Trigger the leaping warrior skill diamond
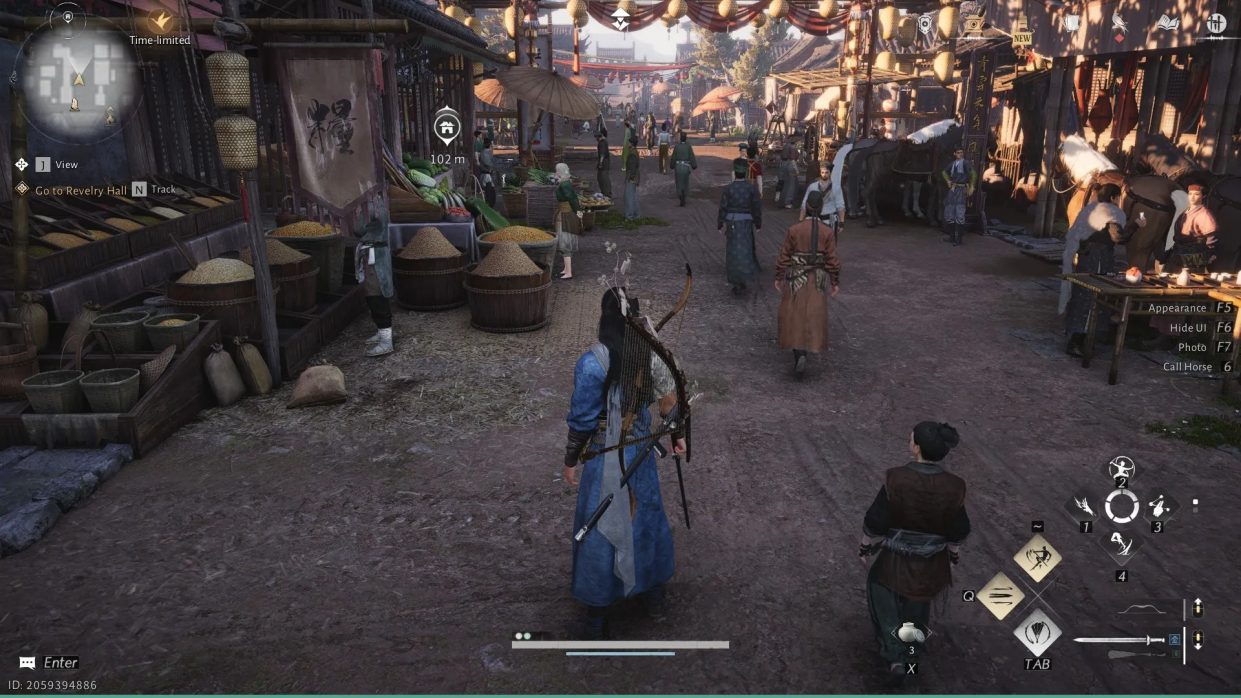 pyautogui.click(x=1037, y=557)
